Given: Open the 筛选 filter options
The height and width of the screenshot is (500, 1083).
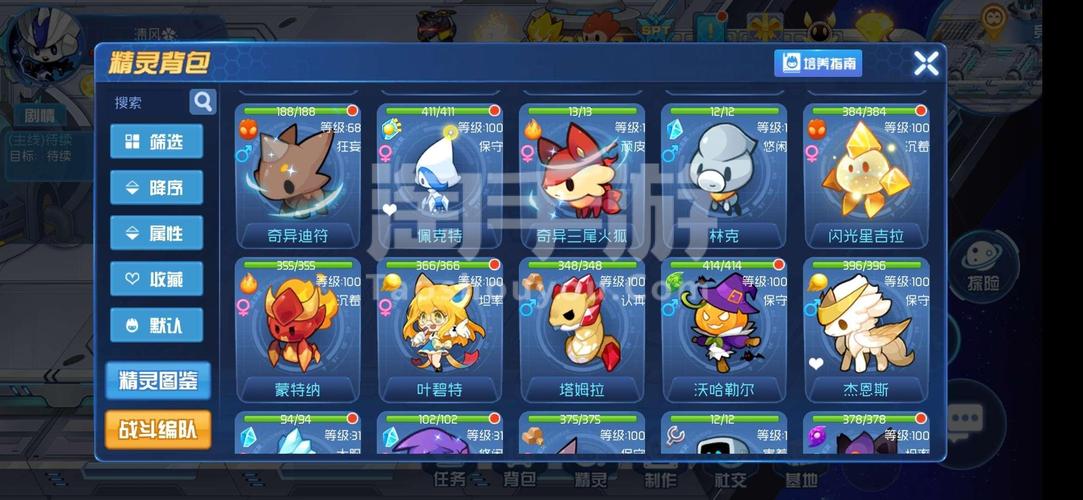Looking at the screenshot, I should point(156,141).
